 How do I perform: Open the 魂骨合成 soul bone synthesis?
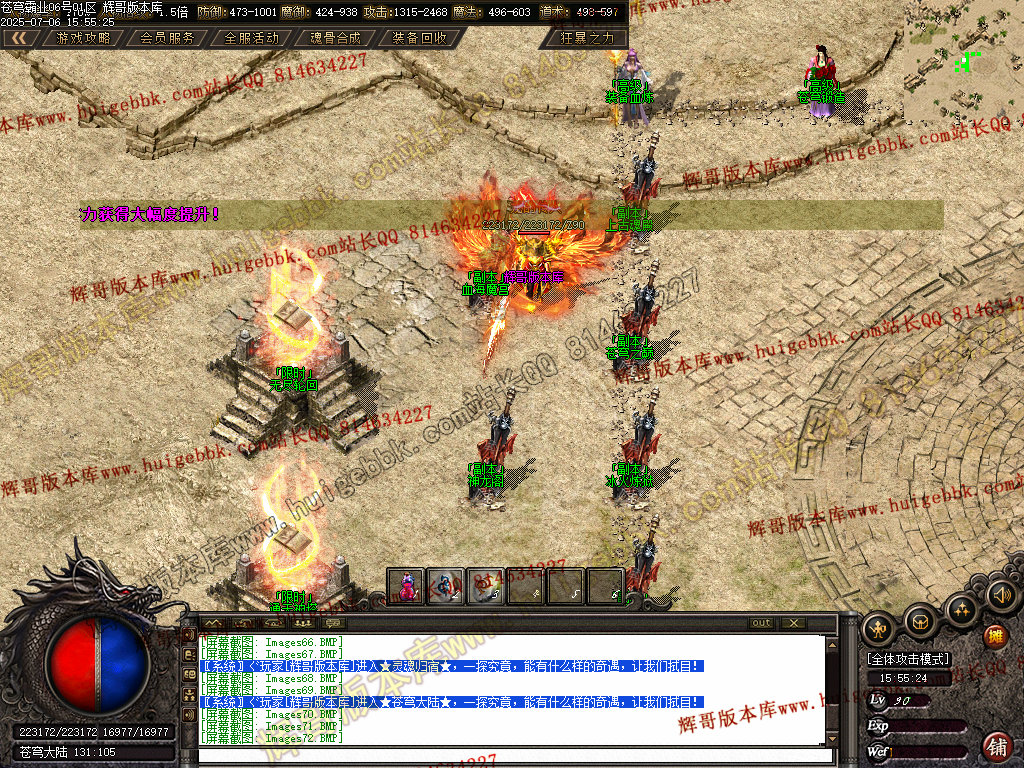click(335, 38)
